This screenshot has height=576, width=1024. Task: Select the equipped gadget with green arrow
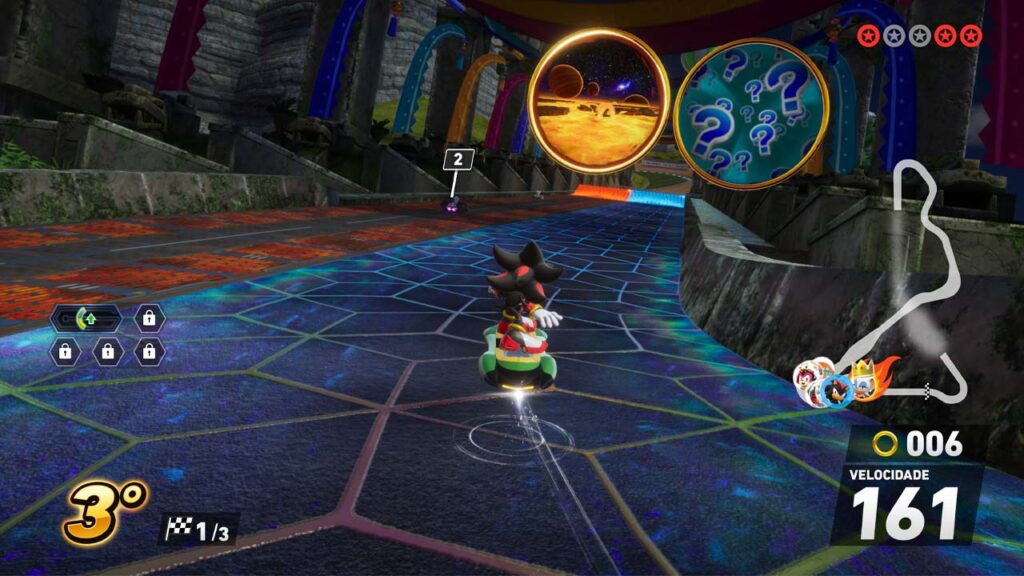pos(86,320)
